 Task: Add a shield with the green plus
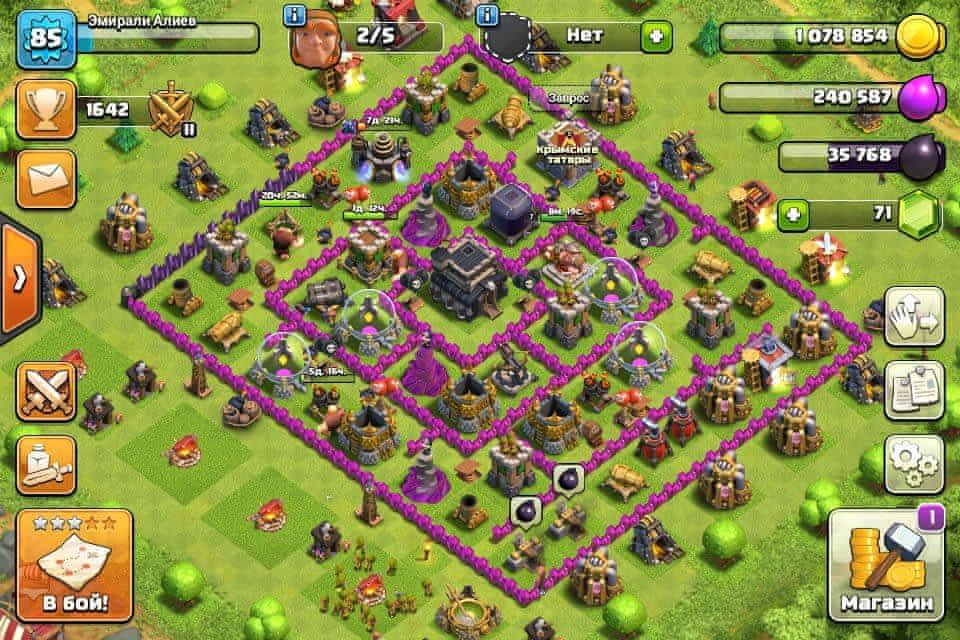(x=657, y=38)
